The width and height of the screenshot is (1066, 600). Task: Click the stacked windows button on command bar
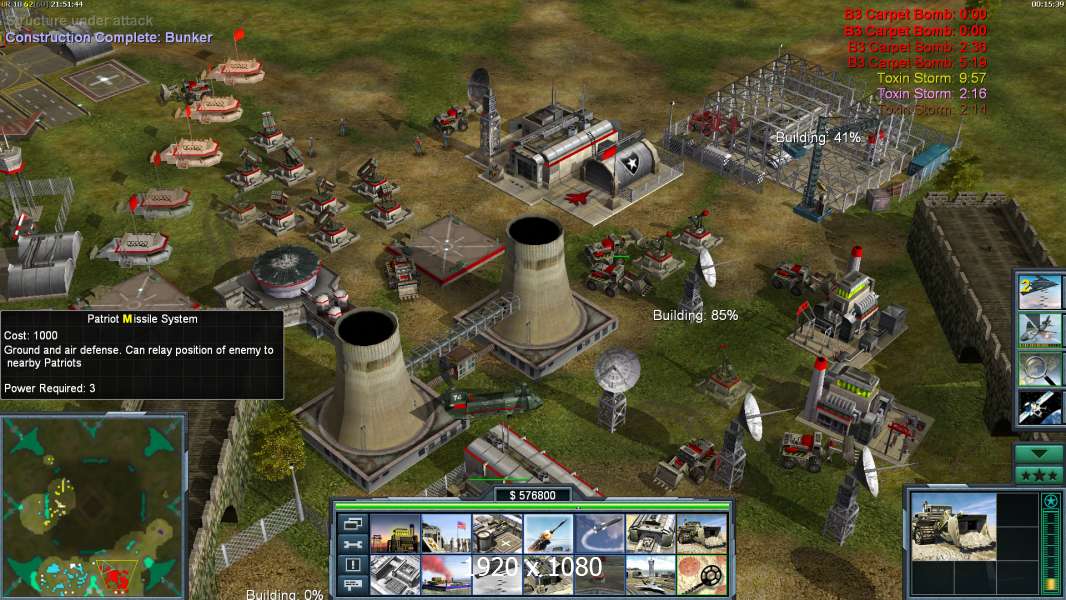pos(352,523)
